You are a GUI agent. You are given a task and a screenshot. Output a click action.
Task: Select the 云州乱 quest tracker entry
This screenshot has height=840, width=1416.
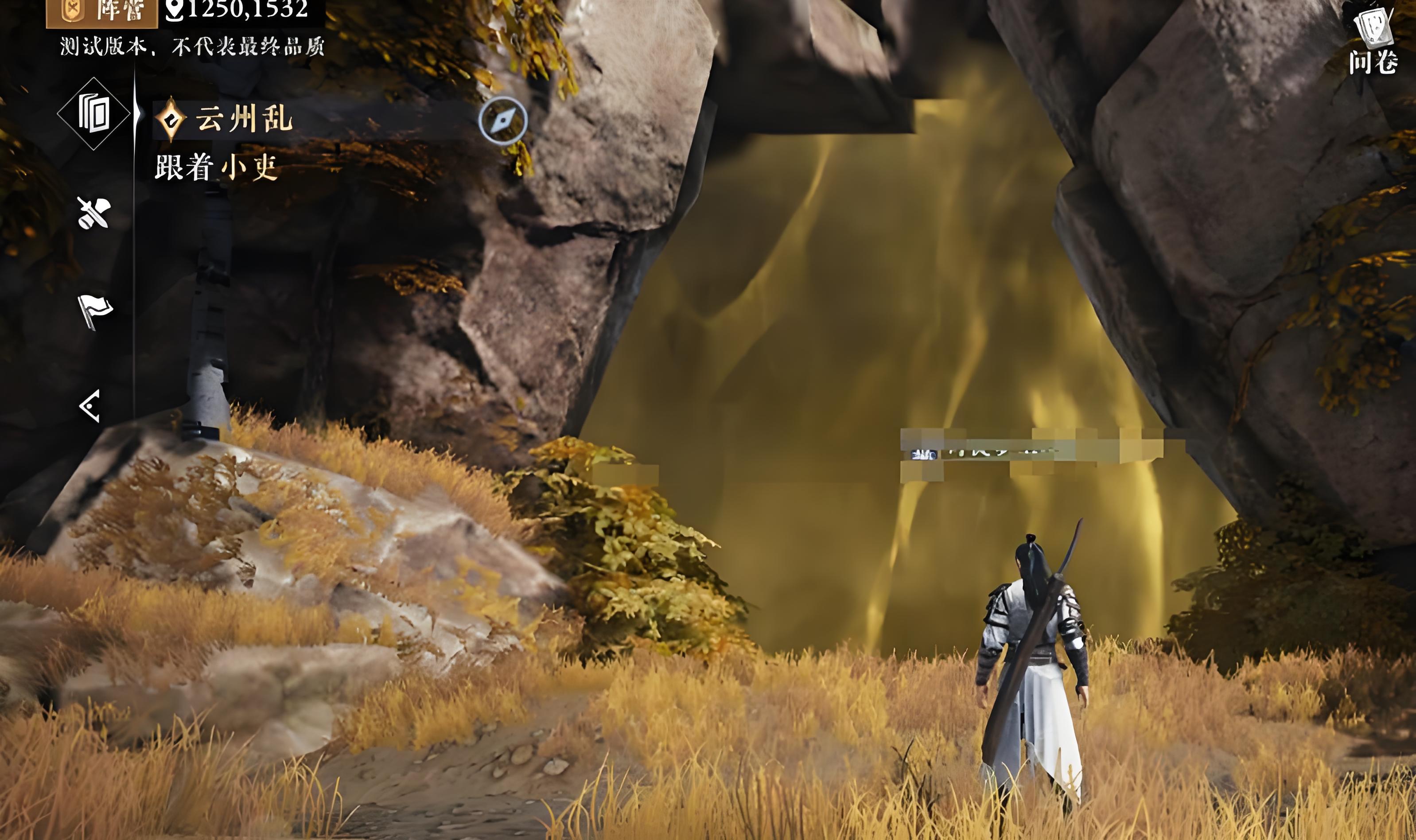pyautogui.click(x=243, y=119)
